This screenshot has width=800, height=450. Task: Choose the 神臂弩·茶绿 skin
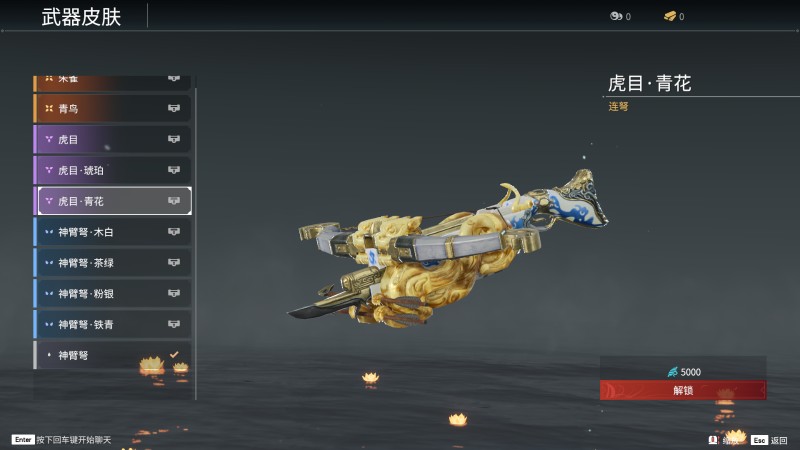pyautogui.click(x=112, y=263)
